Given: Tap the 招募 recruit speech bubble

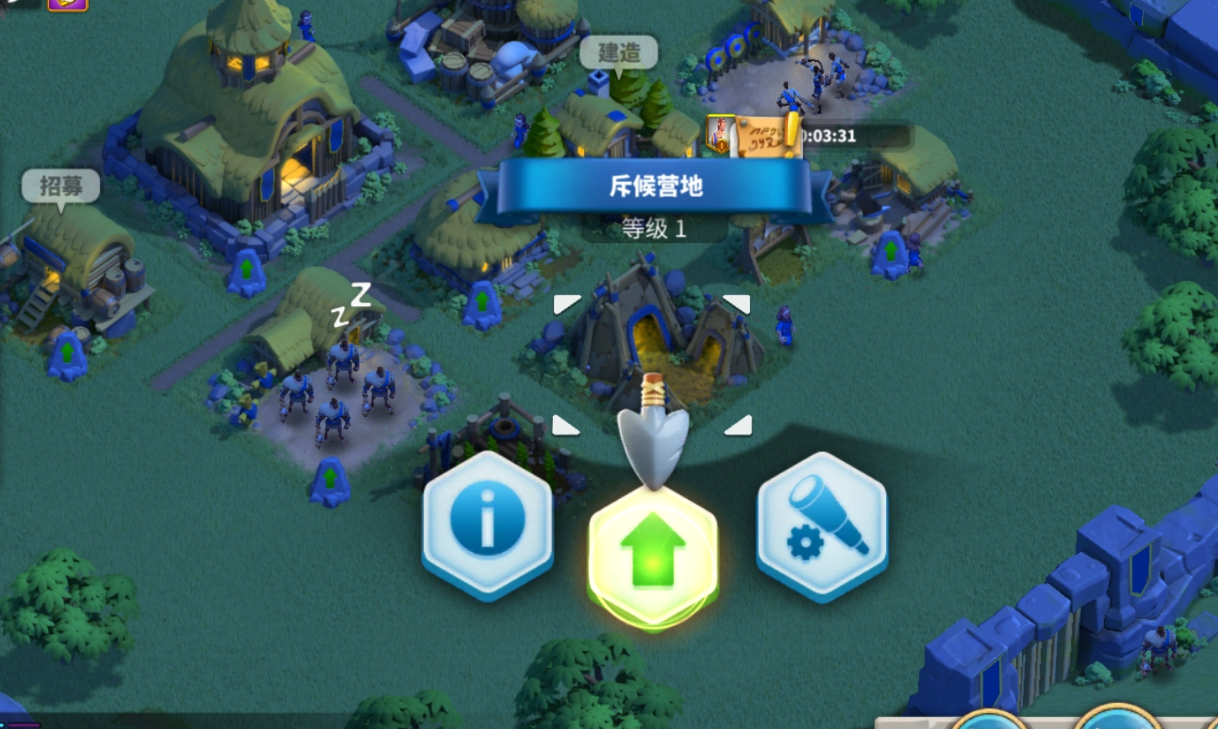Looking at the screenshot, I should click(61, 185).
